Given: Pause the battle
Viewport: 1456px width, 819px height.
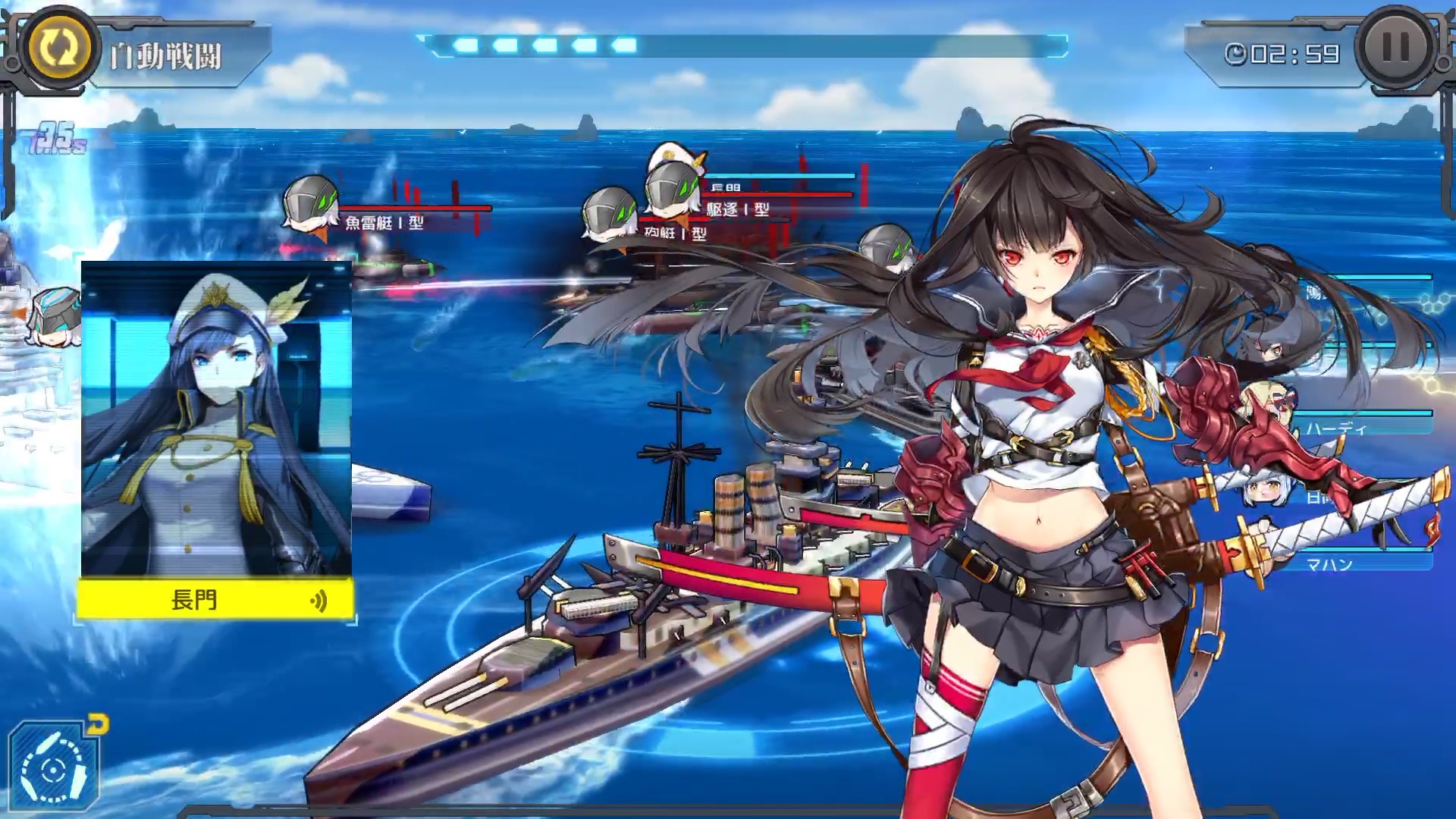Looking at the screenshot, I should pyautogui.click(x=1395, y=49).
